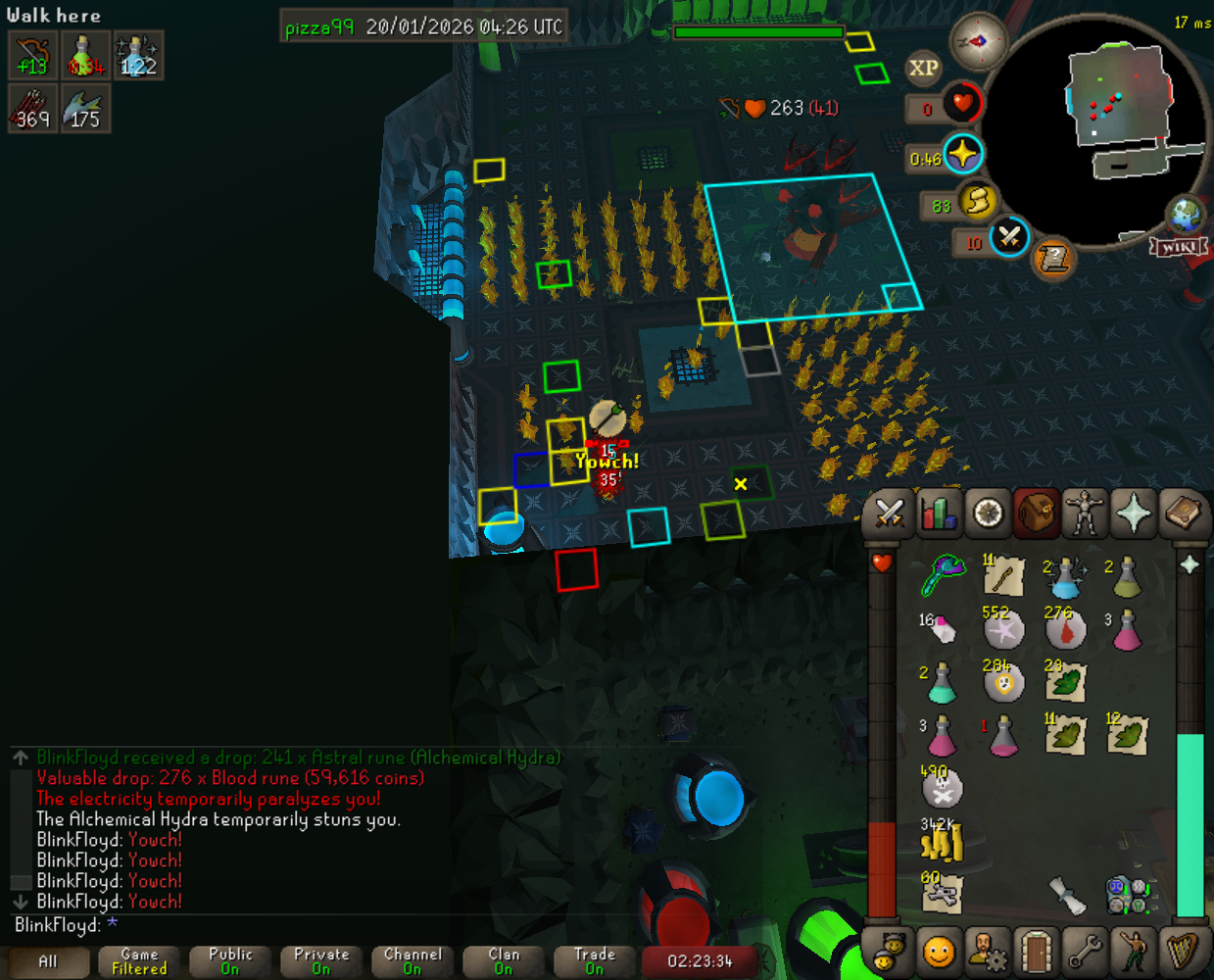
Task: Select the Clan chat tab
Action: 504,961
